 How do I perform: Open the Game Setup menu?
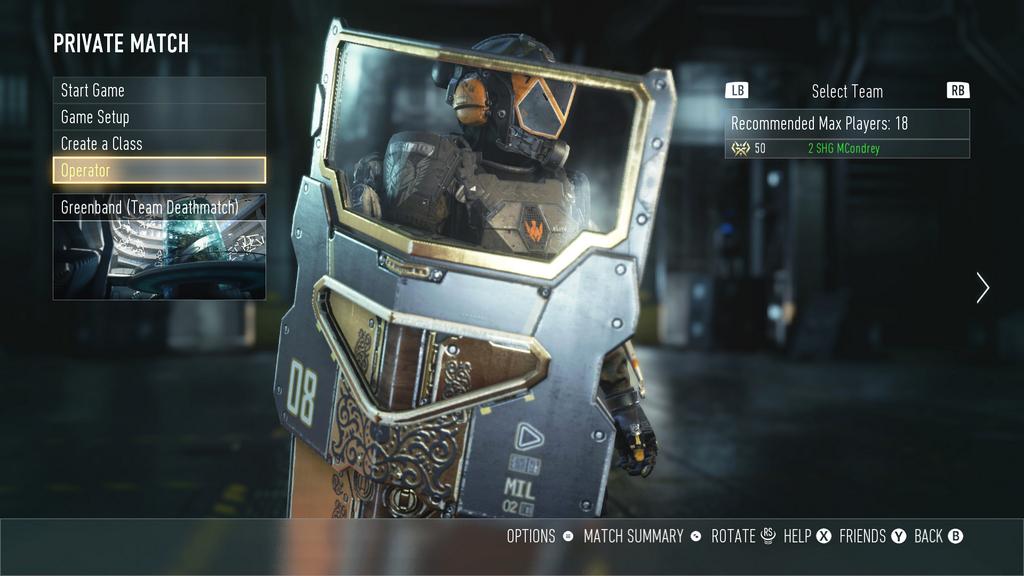[x=159, y=117]
